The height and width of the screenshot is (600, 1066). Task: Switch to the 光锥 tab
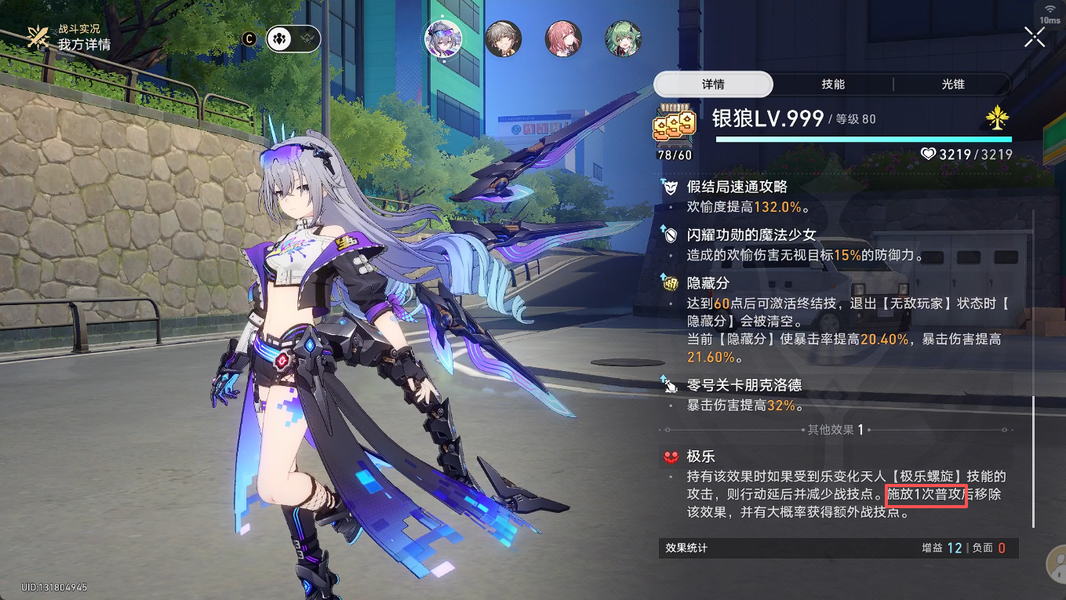click(x=953, y=85)
